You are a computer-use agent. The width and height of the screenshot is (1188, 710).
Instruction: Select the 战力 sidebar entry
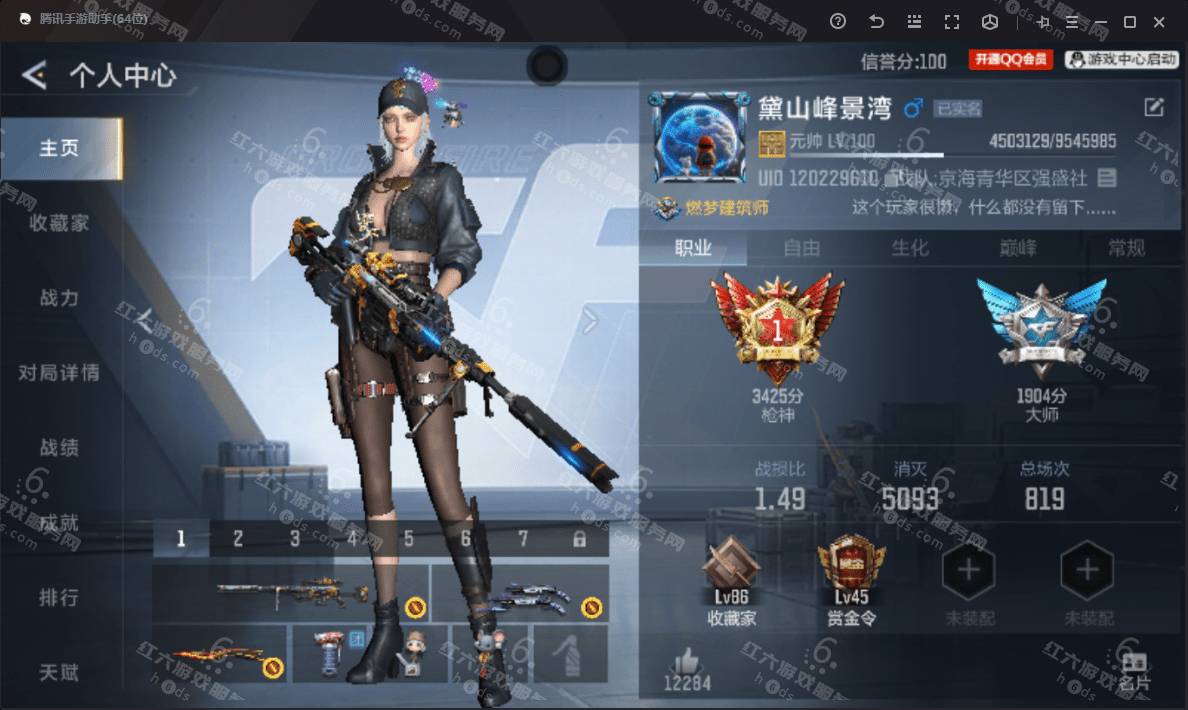(x=59, y=298)
